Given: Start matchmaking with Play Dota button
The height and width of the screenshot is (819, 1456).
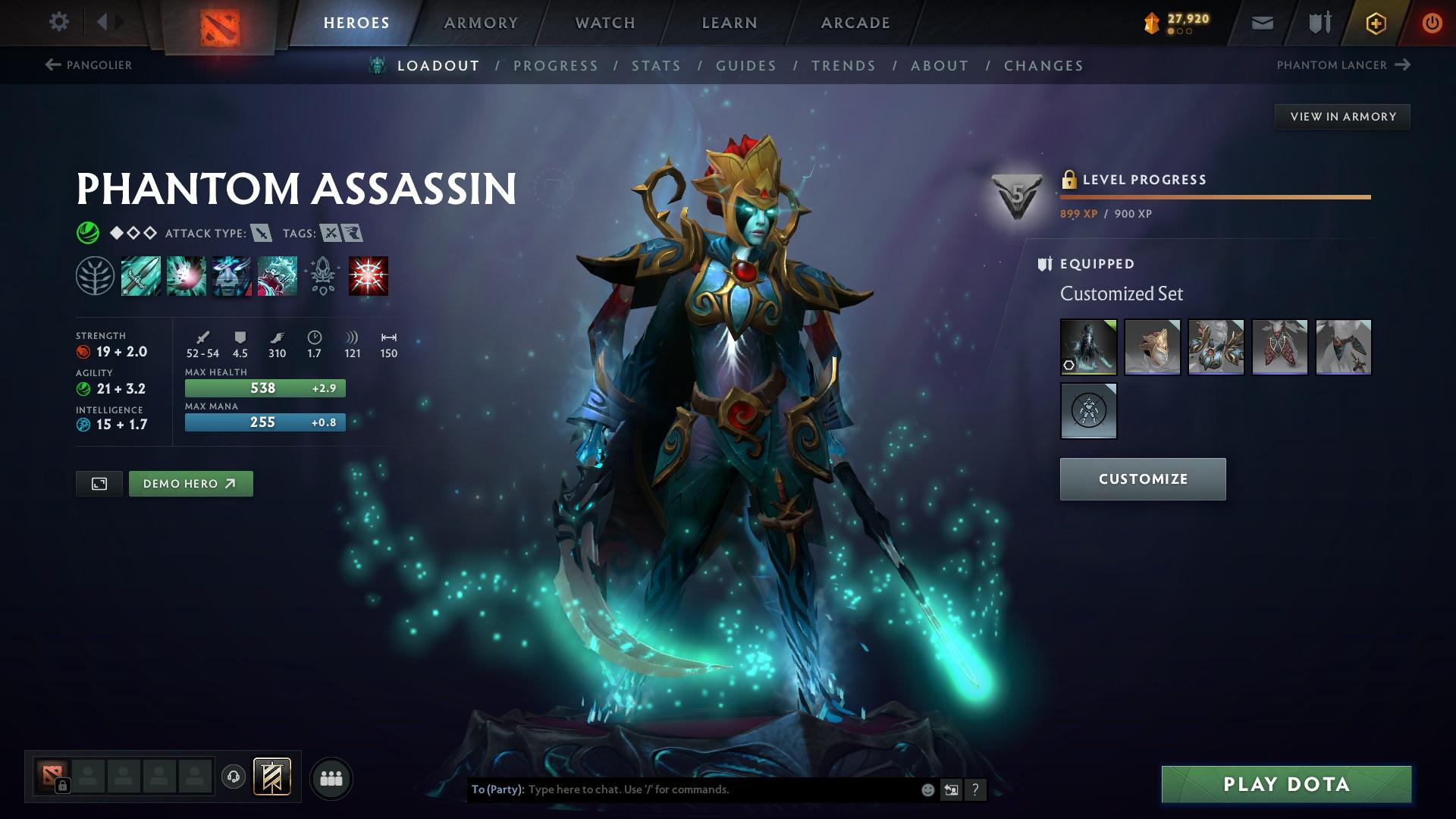Looking at the screenshot, I should point(1286,784).
